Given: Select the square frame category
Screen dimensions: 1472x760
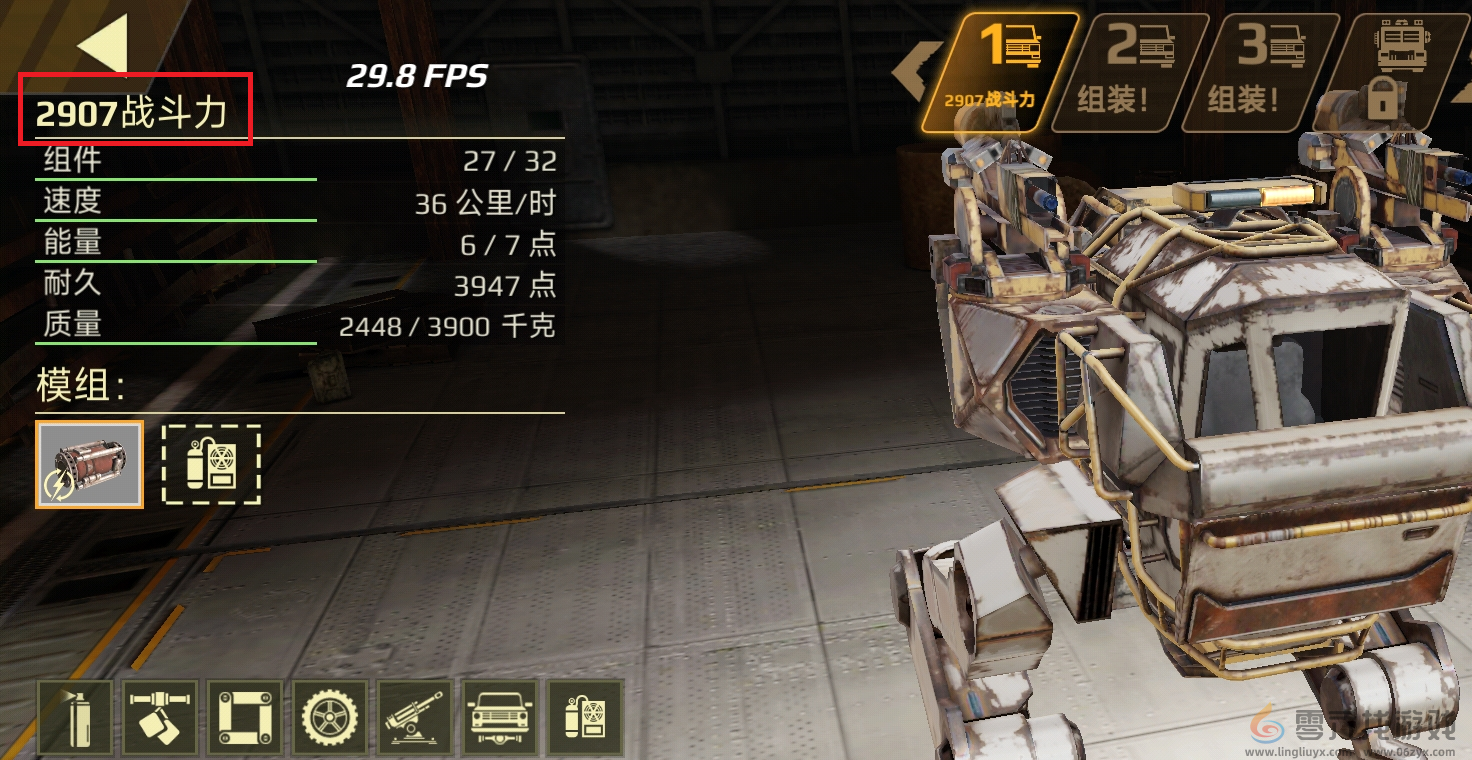Looking at the screenshot, I should coord(245,717).
